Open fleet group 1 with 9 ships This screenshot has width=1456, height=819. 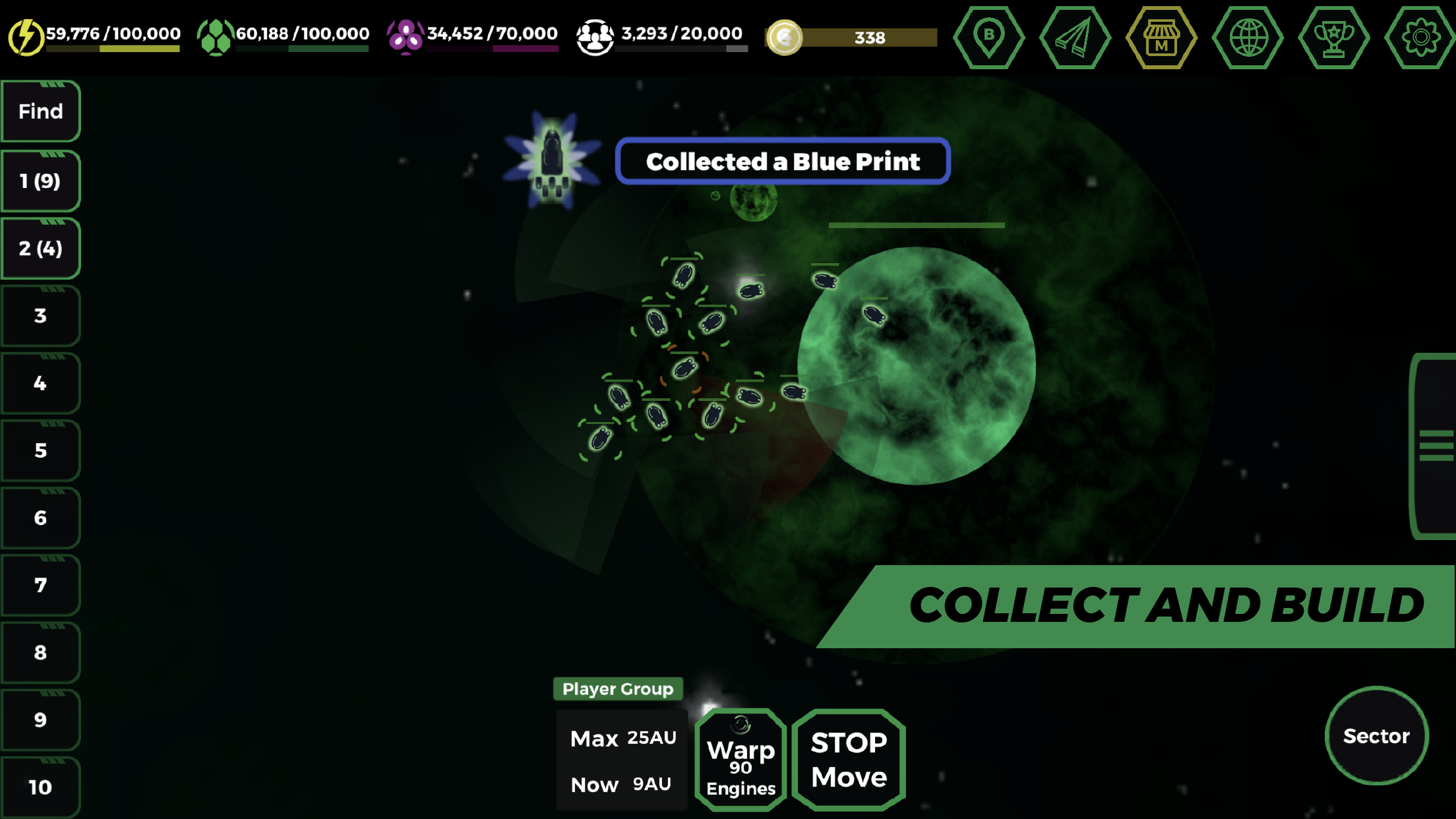pos(40,180)
